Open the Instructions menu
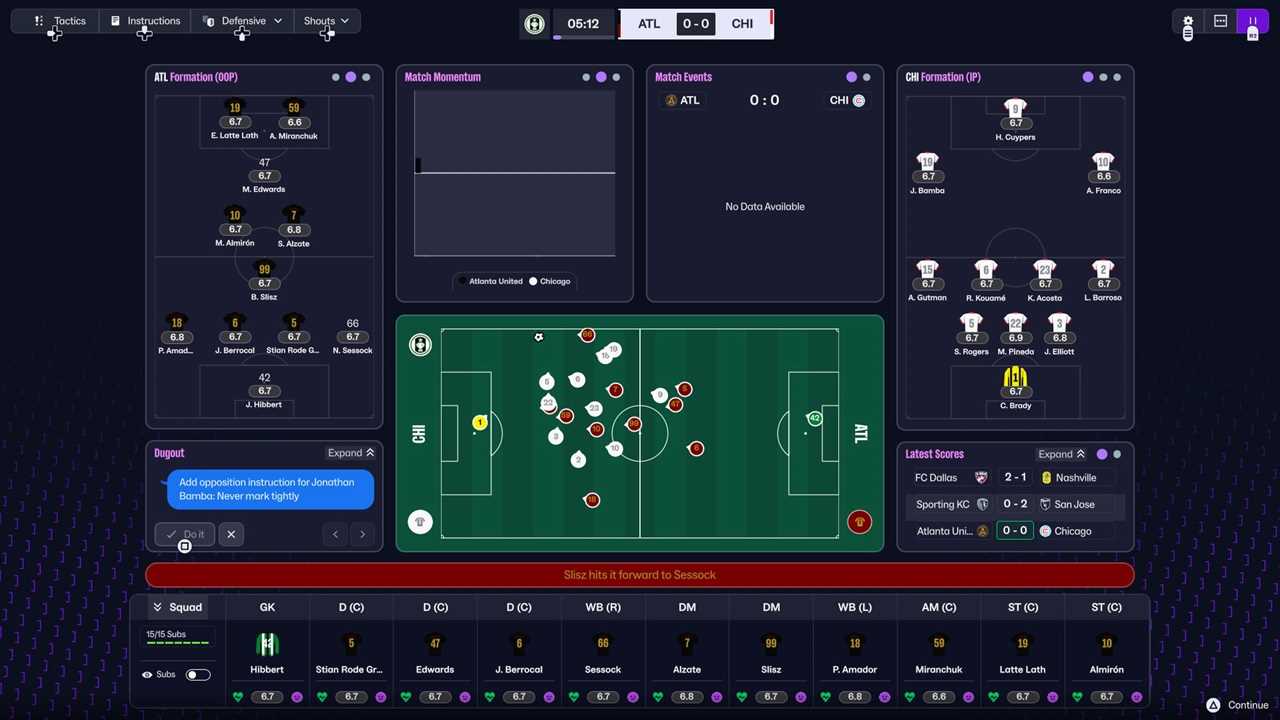The height and width of the screenshot is (720, 1280). click(146, 20)
